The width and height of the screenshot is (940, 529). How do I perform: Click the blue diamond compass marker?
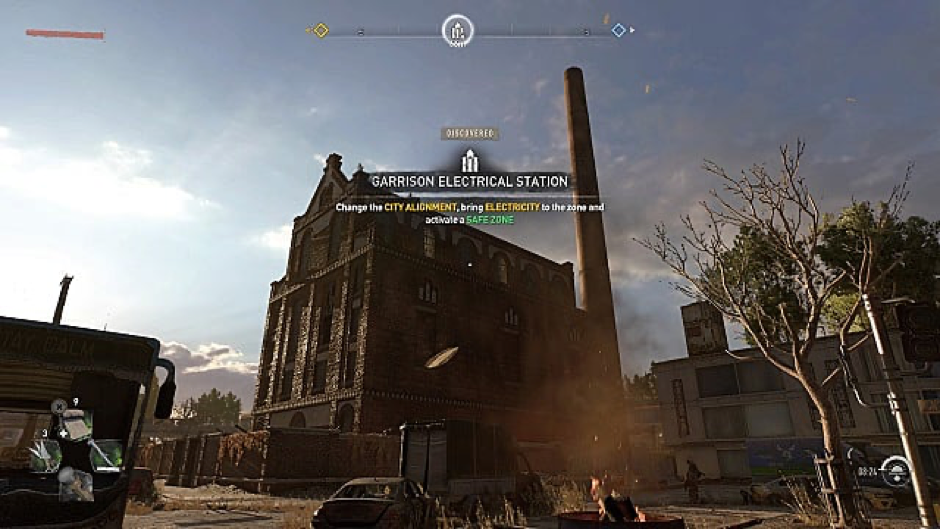coord(618,30)
